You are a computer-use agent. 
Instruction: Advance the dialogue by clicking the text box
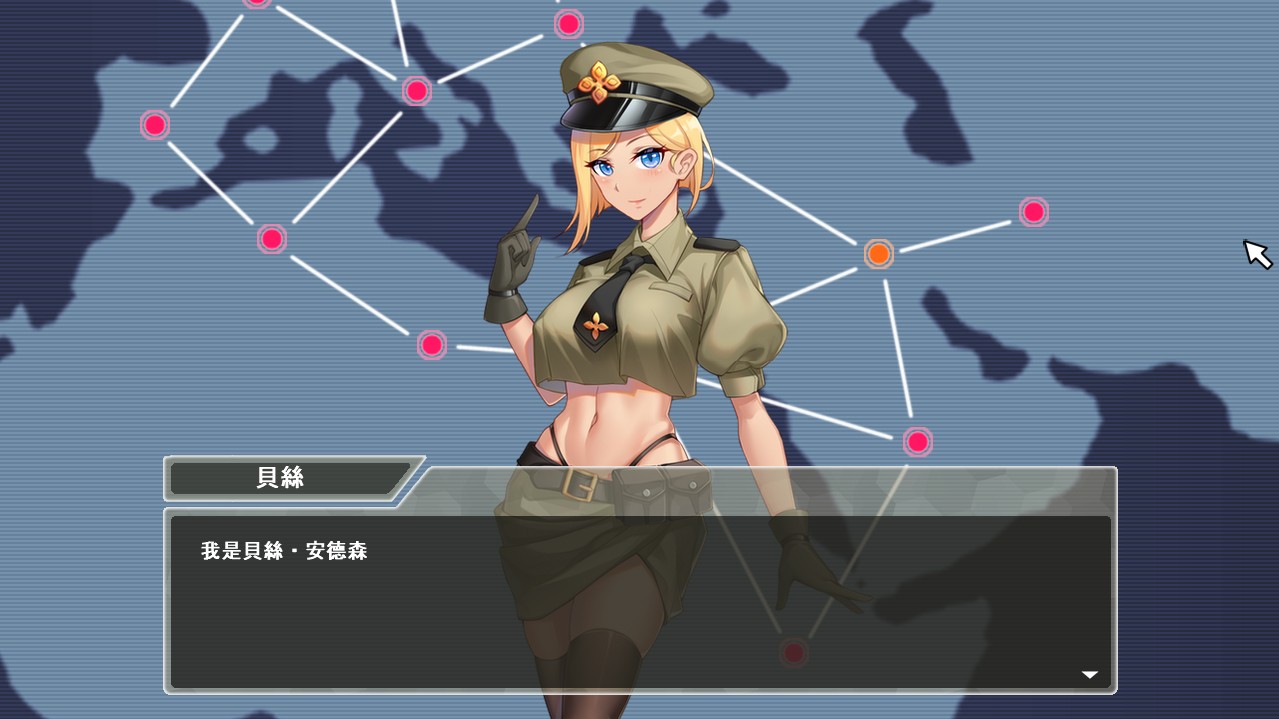(640, 602)
